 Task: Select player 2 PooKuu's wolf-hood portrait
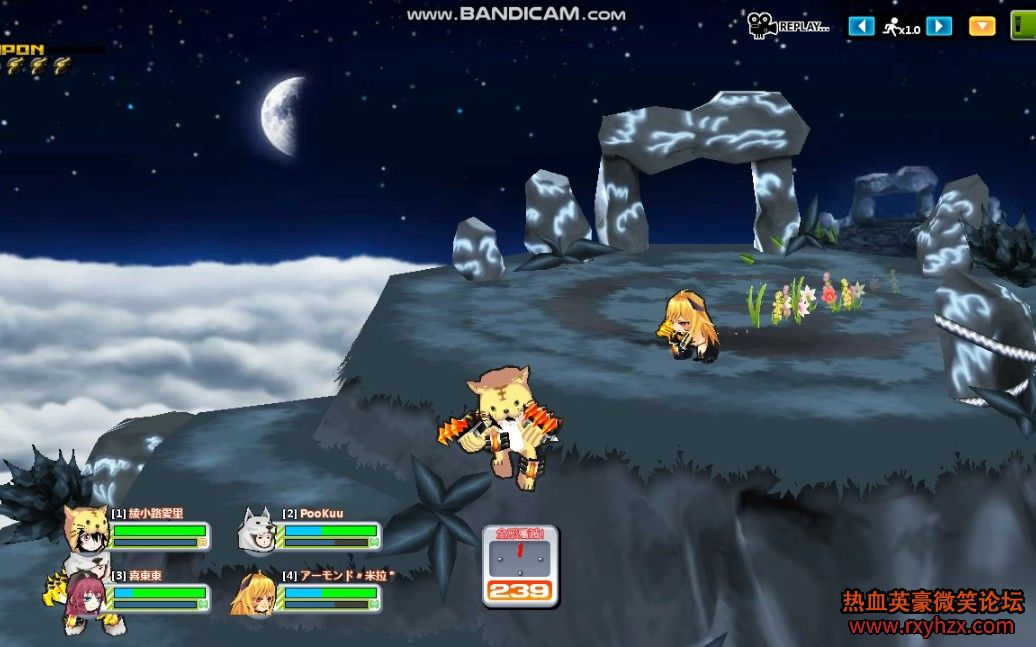(x=257, y=530)
